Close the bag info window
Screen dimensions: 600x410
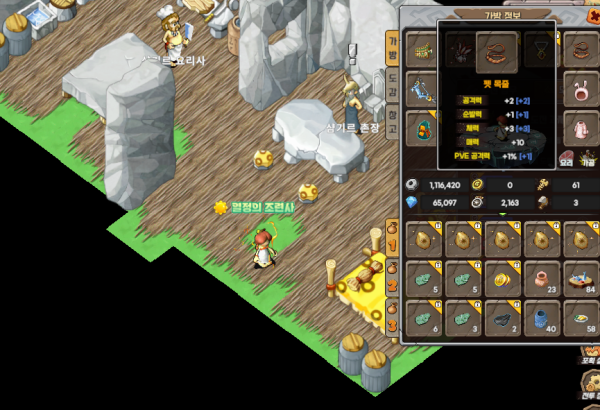(x=592, y=15)
